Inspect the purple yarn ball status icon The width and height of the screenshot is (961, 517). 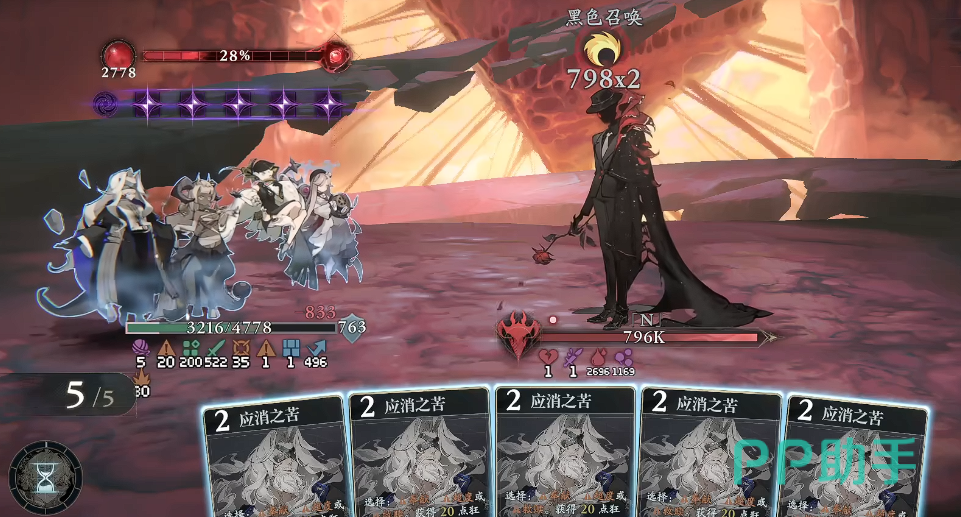coord(139,347)
